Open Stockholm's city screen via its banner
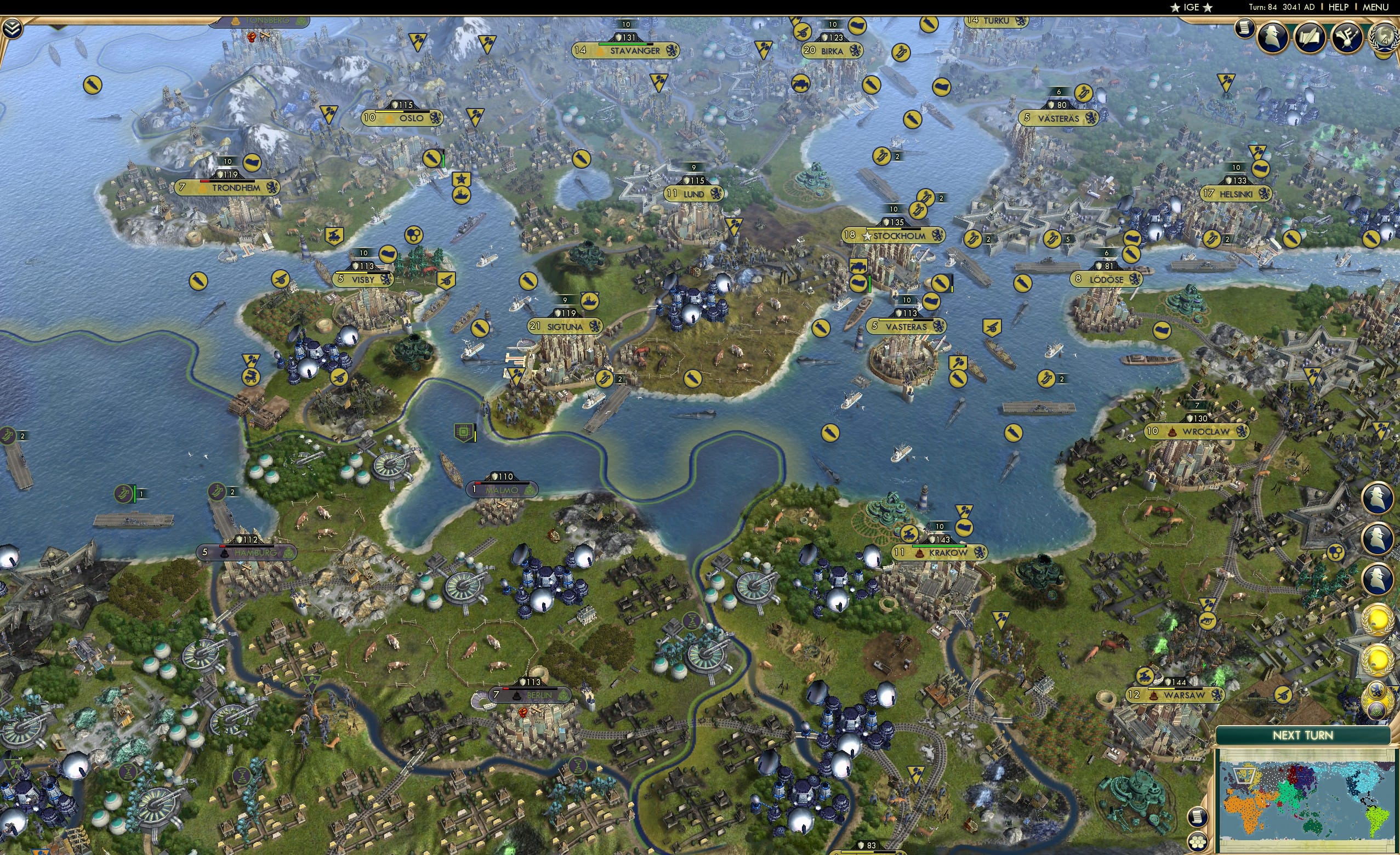Image resolution: width=1400 pixels, height=855 pixels. pyautogui.click(x=894, y=236)
